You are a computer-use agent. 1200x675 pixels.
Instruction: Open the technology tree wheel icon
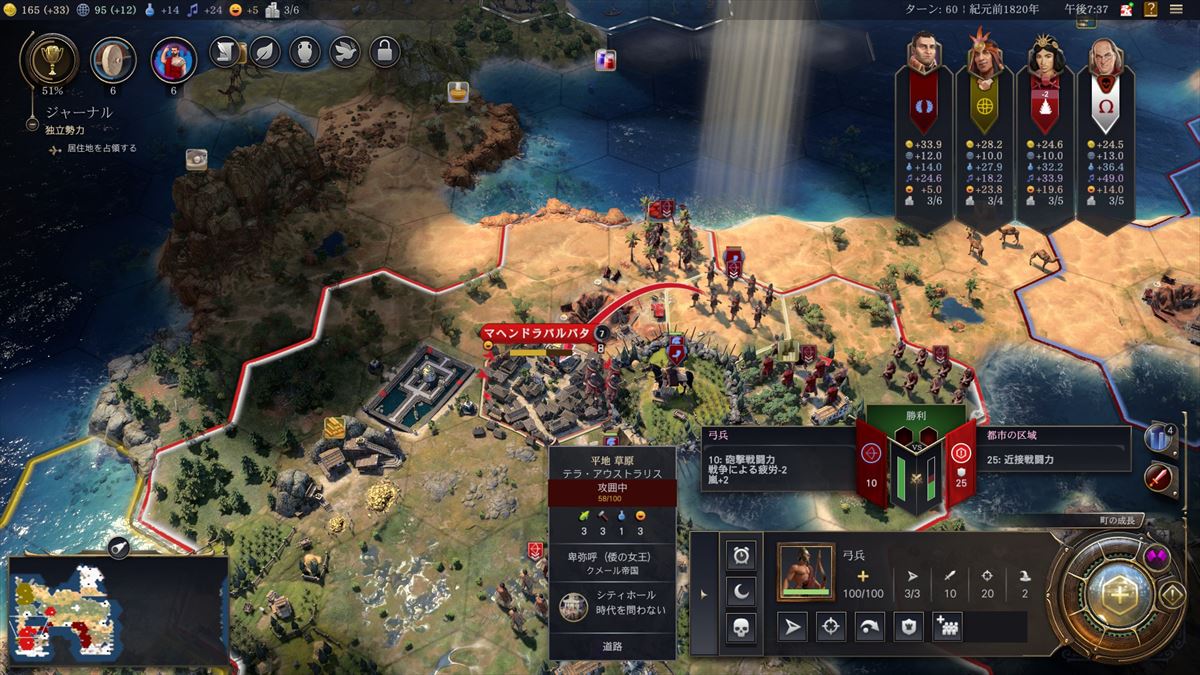click(x=113, y=60)
